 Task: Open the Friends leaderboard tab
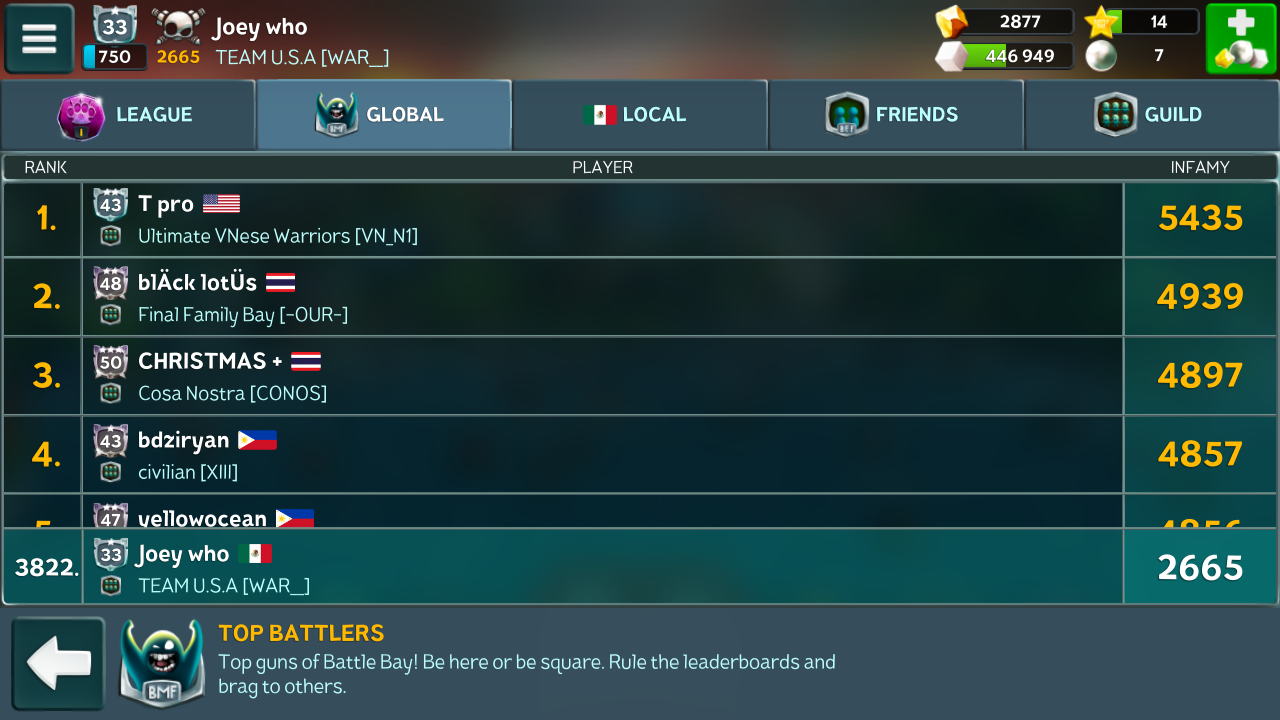[x=896, y=115]
